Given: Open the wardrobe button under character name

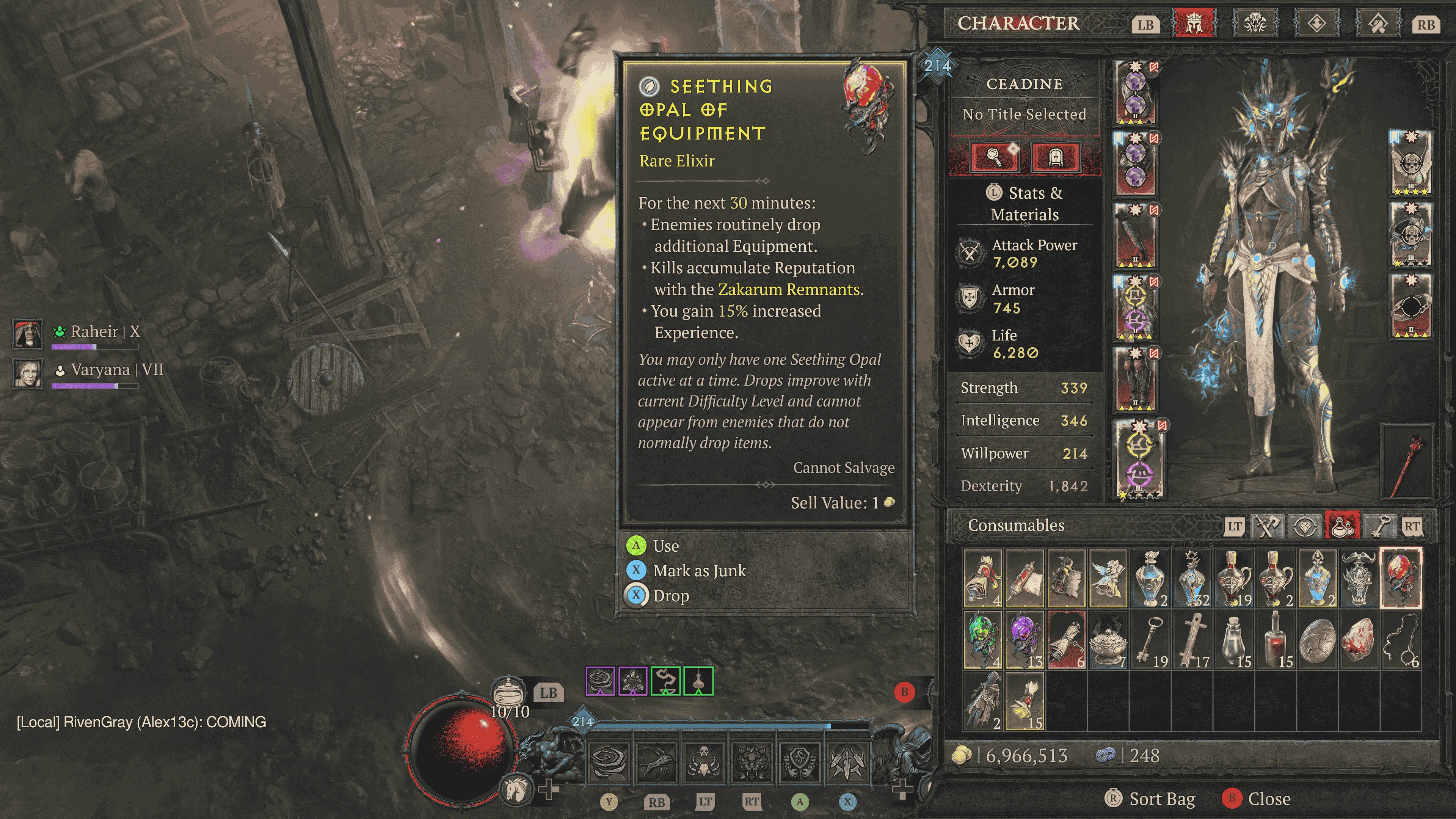Looking at the screenshot, I should pyautogui.click(x=1055, y=157).
